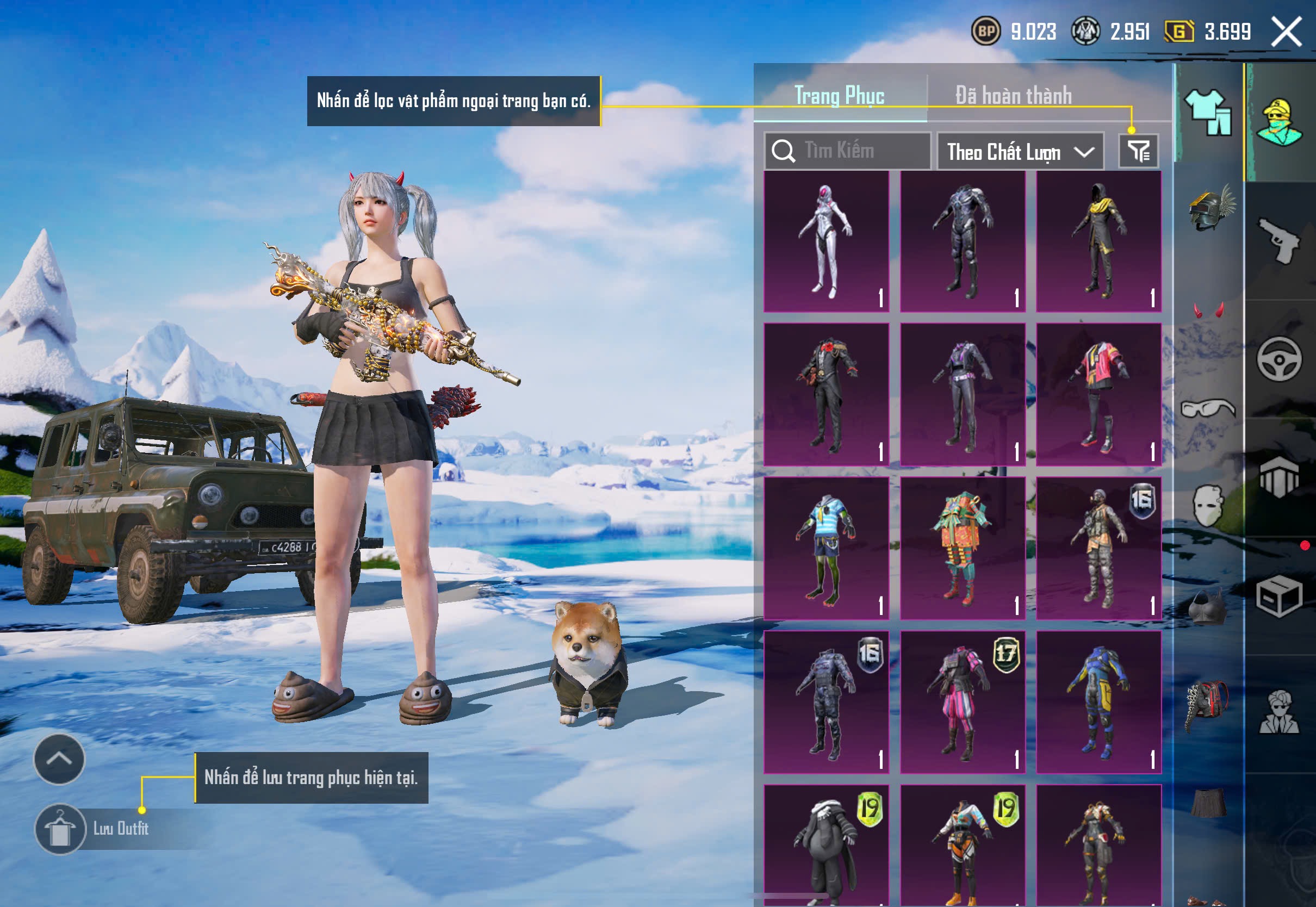The width and height of the screenshot is (1316, 907).
Task: Click the Tìm Kiếm search field
Action: (848, 151)
